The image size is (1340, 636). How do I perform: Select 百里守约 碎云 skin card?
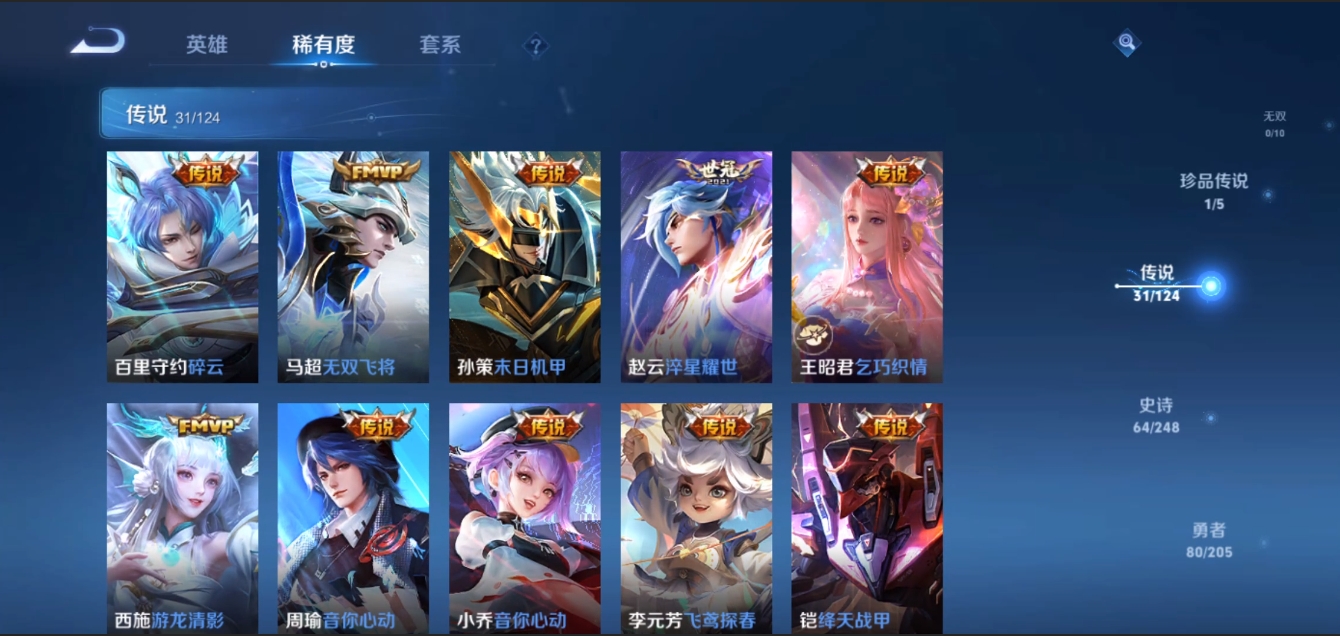(182, 267)
